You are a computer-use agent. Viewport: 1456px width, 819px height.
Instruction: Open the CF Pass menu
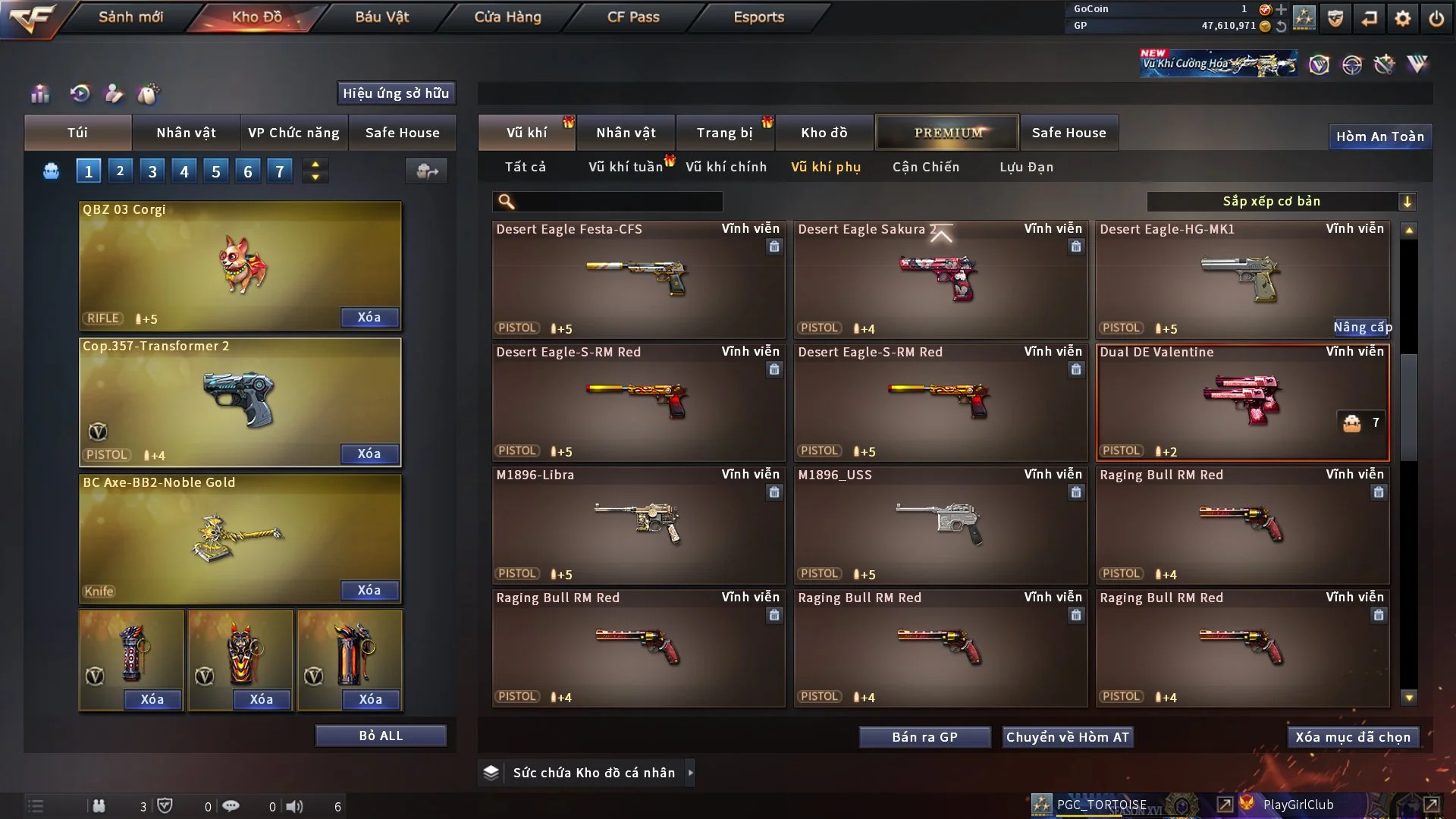click(633, 17)
